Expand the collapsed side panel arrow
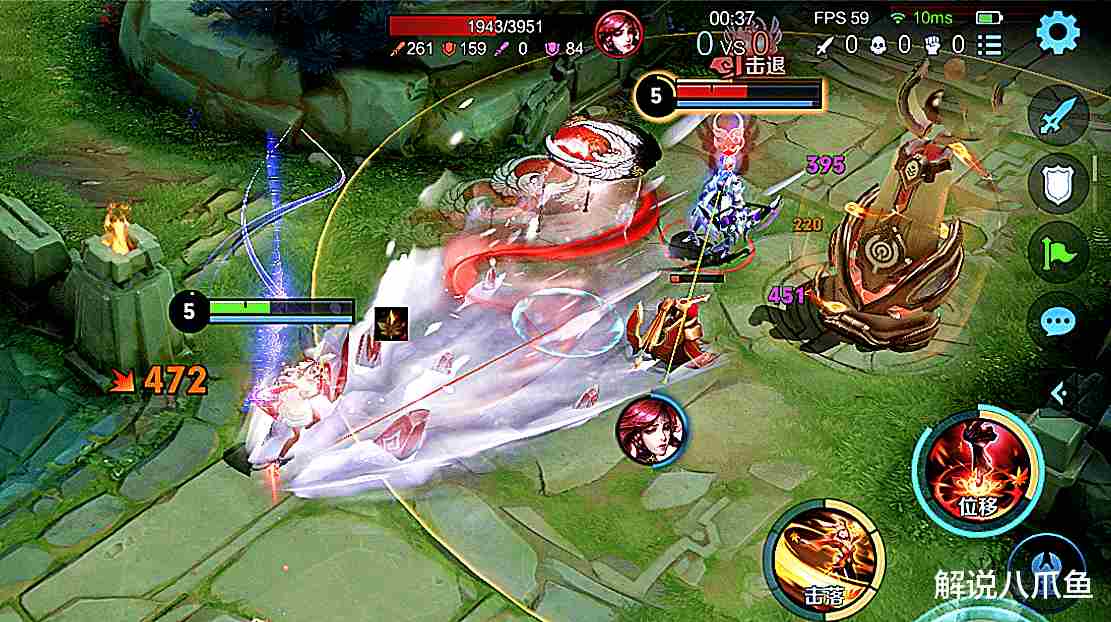Screen dimensions: 1111x622 tap(1060, 394)
